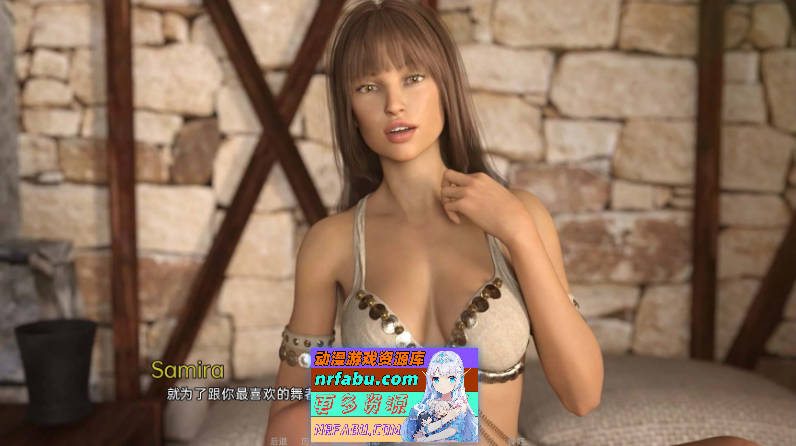This screenshot has height=446, width=796.
Task: Click the 后退 (Back) quick menu button
Action: 278,440
